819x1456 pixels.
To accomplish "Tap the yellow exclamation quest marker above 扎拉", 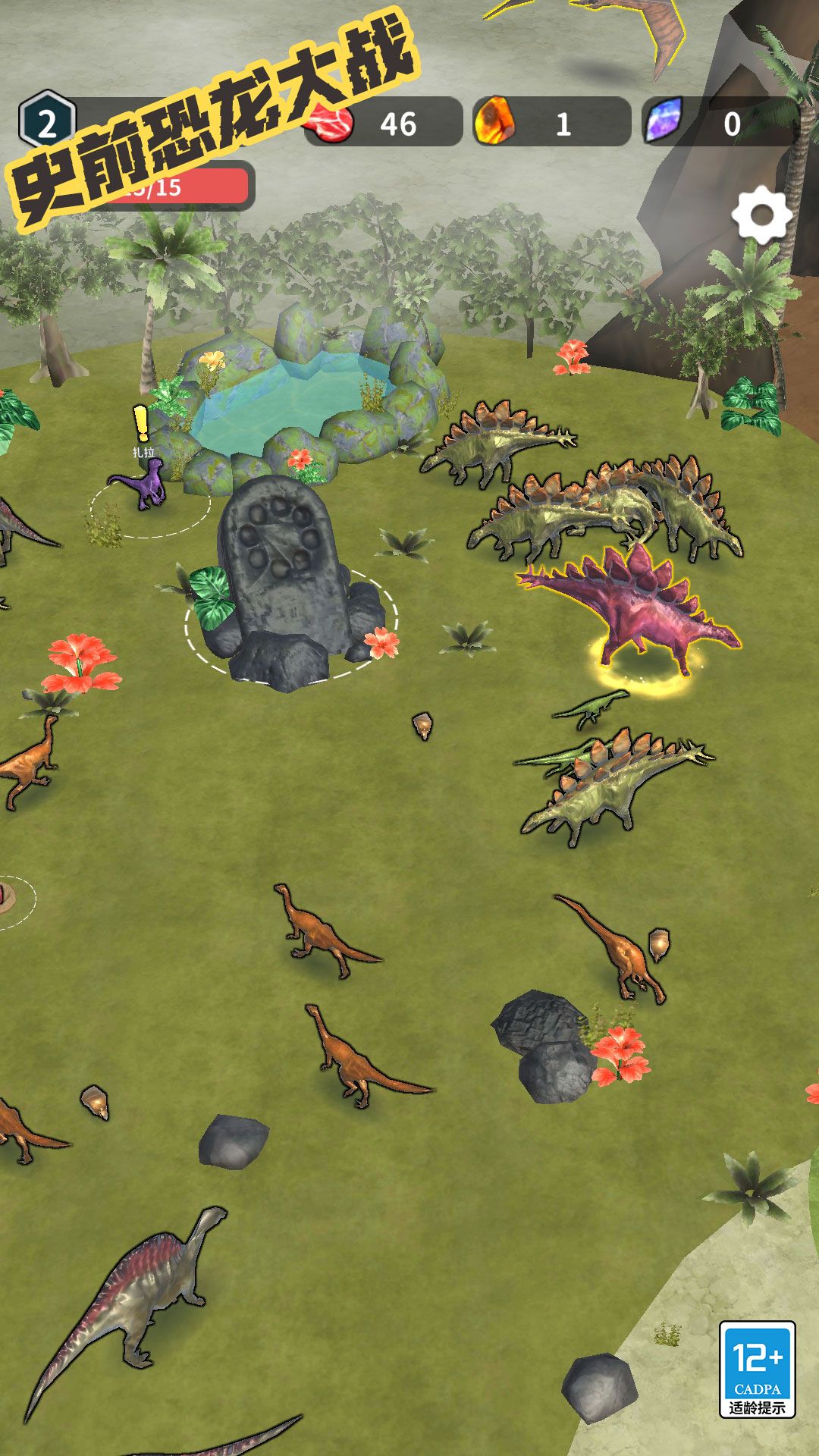I will [x=141, y=424].
